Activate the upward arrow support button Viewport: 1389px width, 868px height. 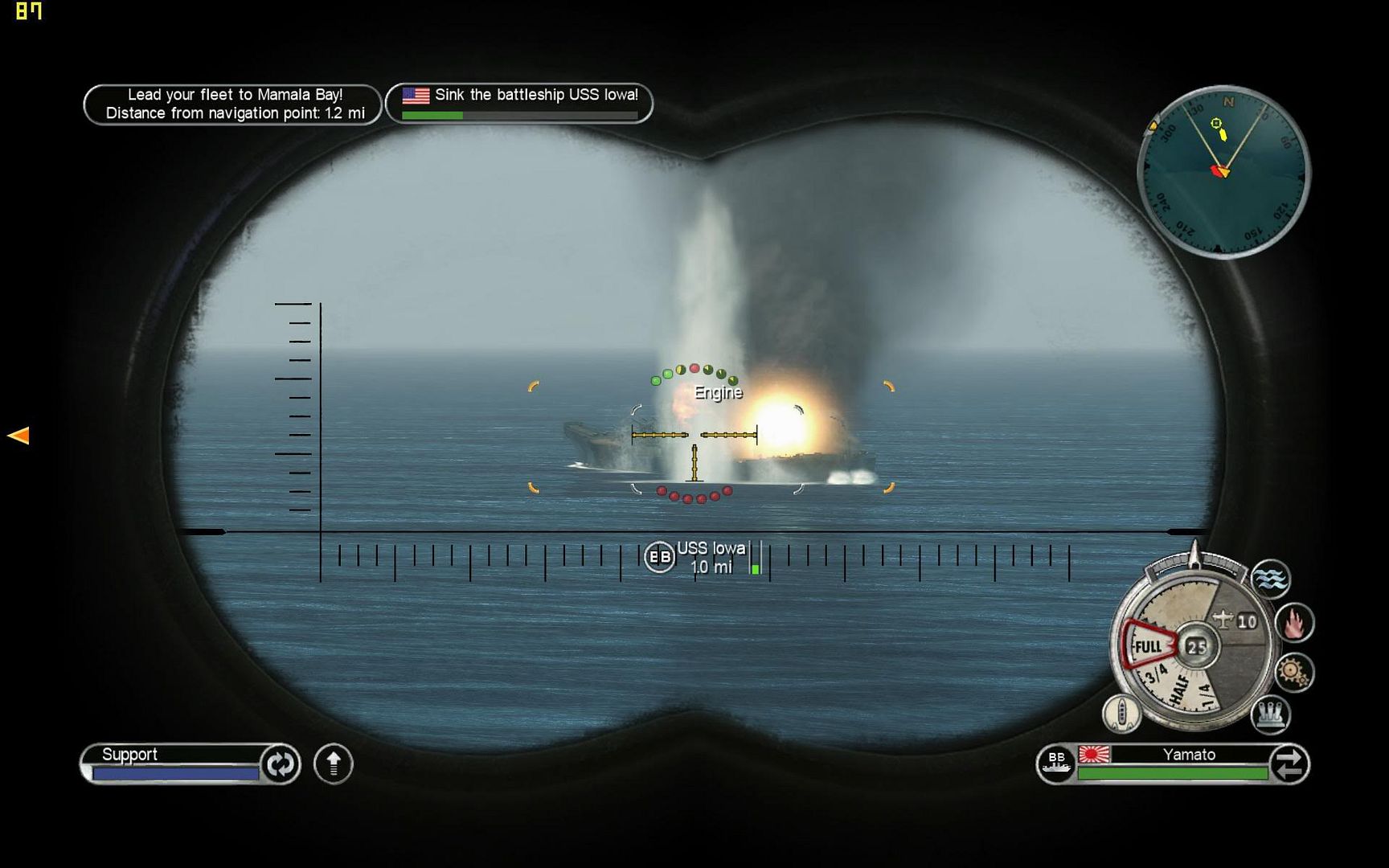point(334,764)
